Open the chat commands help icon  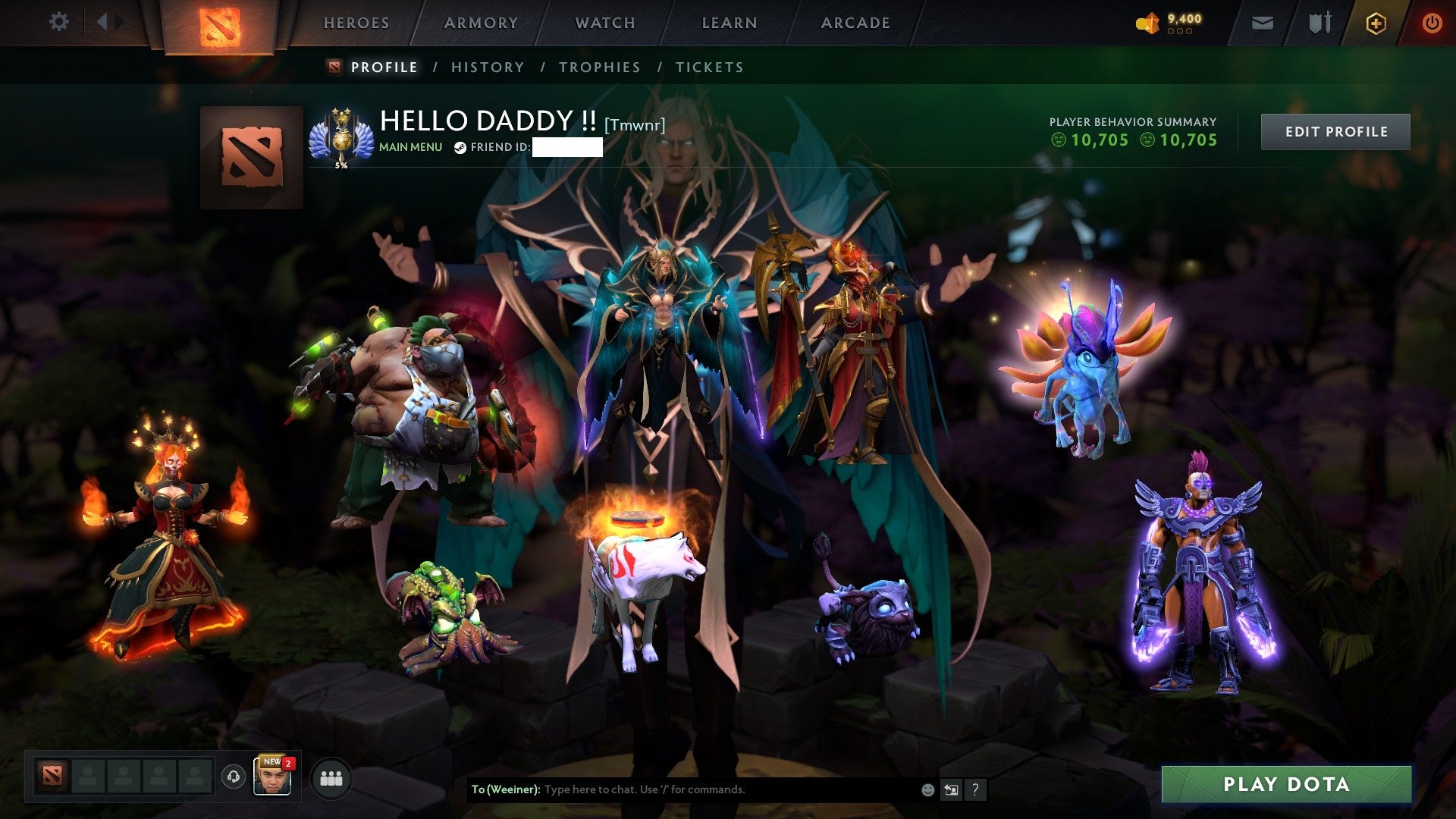(974, 789)
